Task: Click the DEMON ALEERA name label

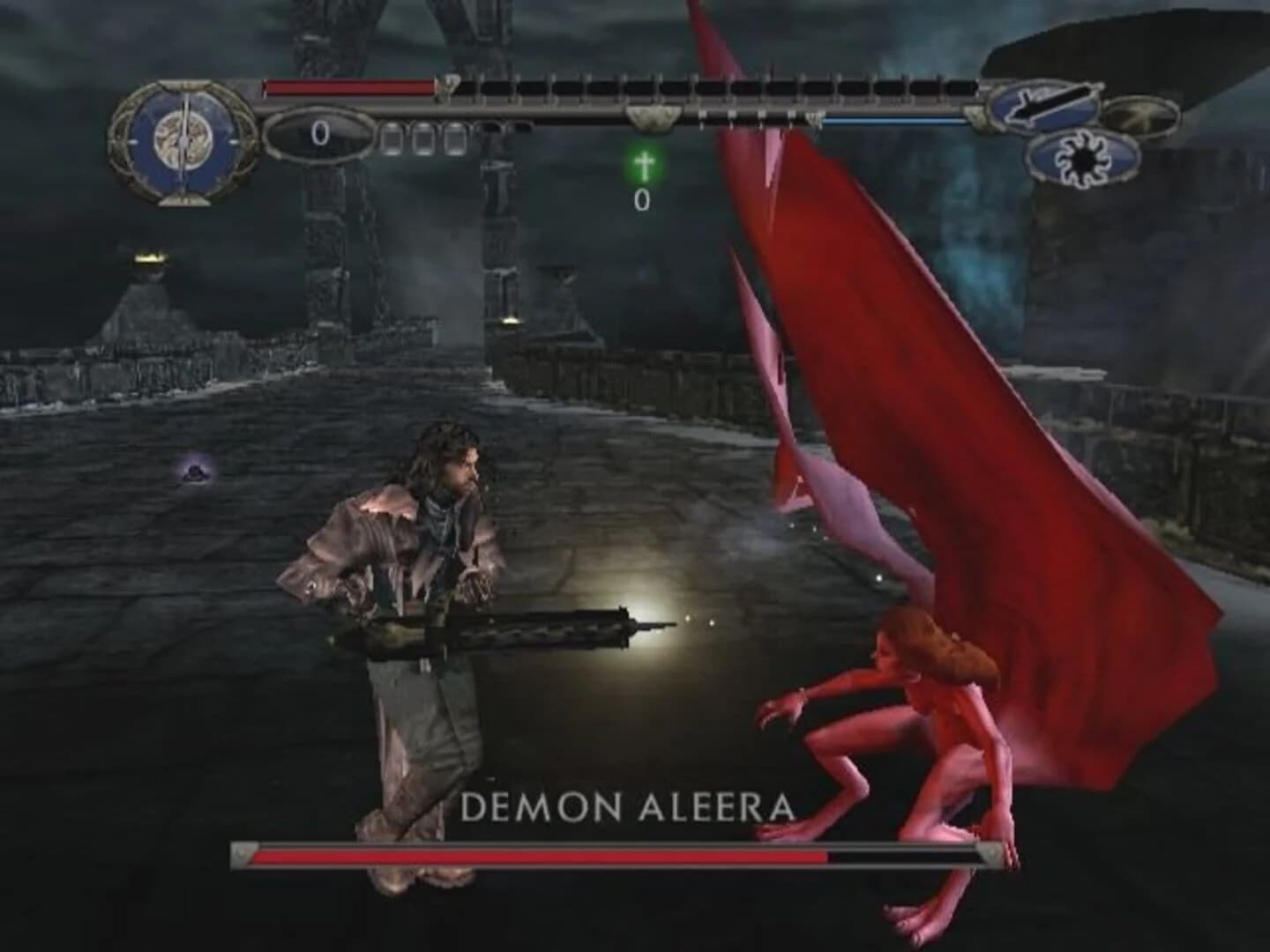Action: point(630,804)
